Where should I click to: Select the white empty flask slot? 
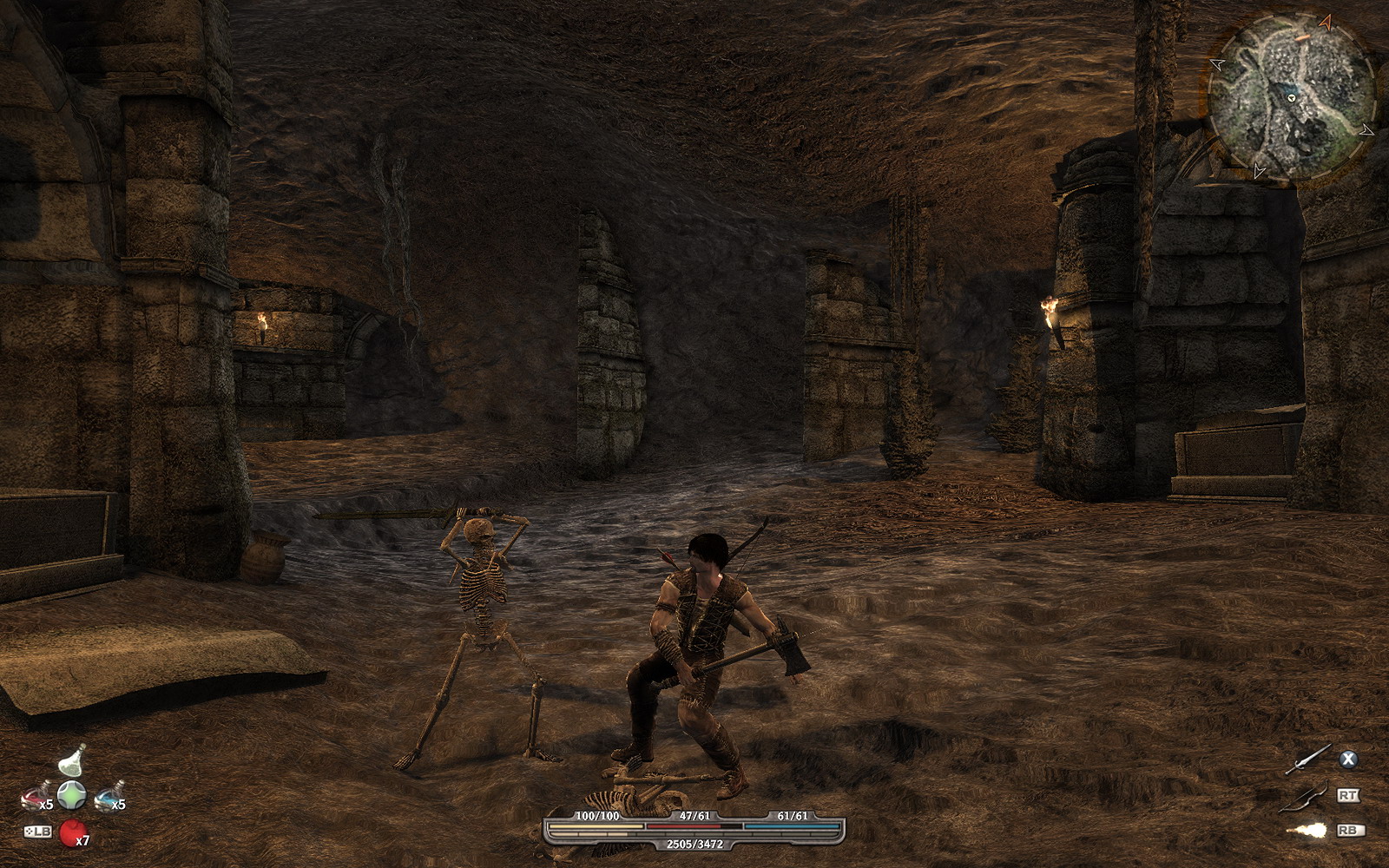[x=72, y=761]
